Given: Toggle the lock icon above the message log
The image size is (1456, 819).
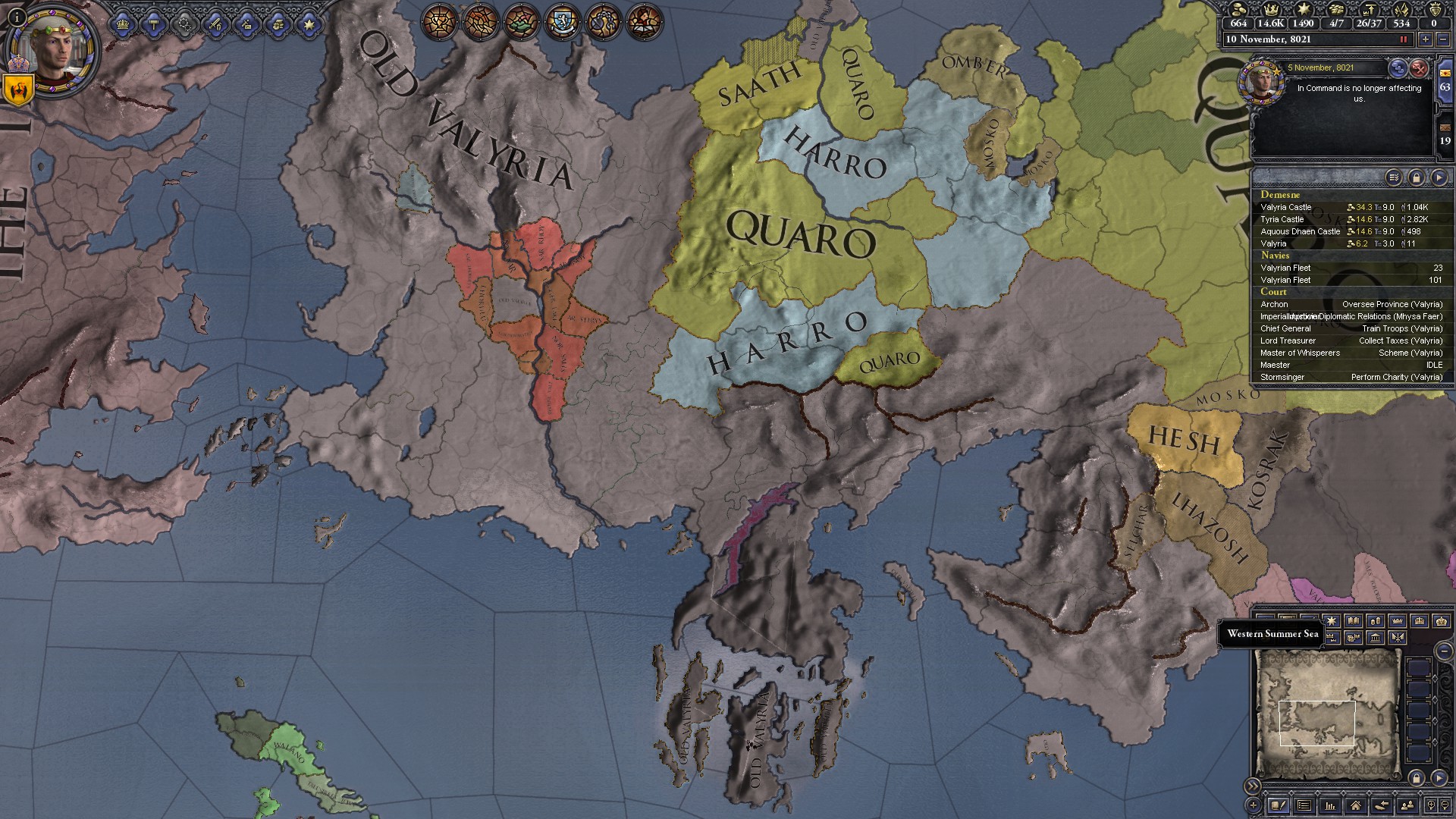Looking at the screenshot, I should tap(1418, 177).
